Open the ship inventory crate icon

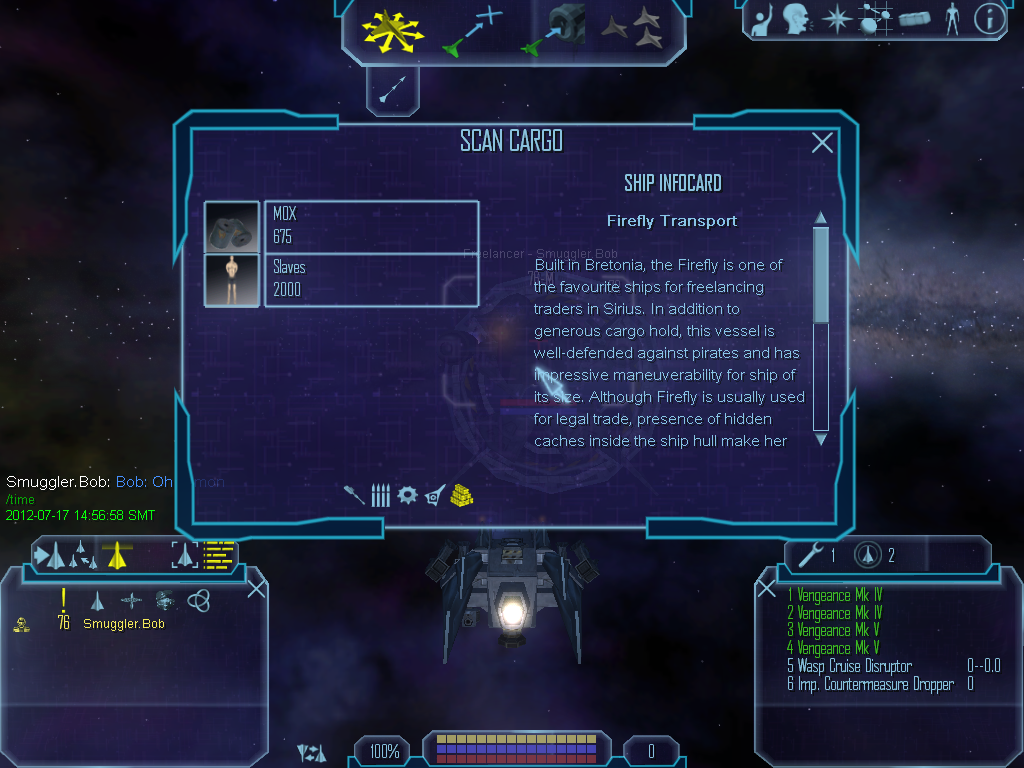(x=914, y=19)
